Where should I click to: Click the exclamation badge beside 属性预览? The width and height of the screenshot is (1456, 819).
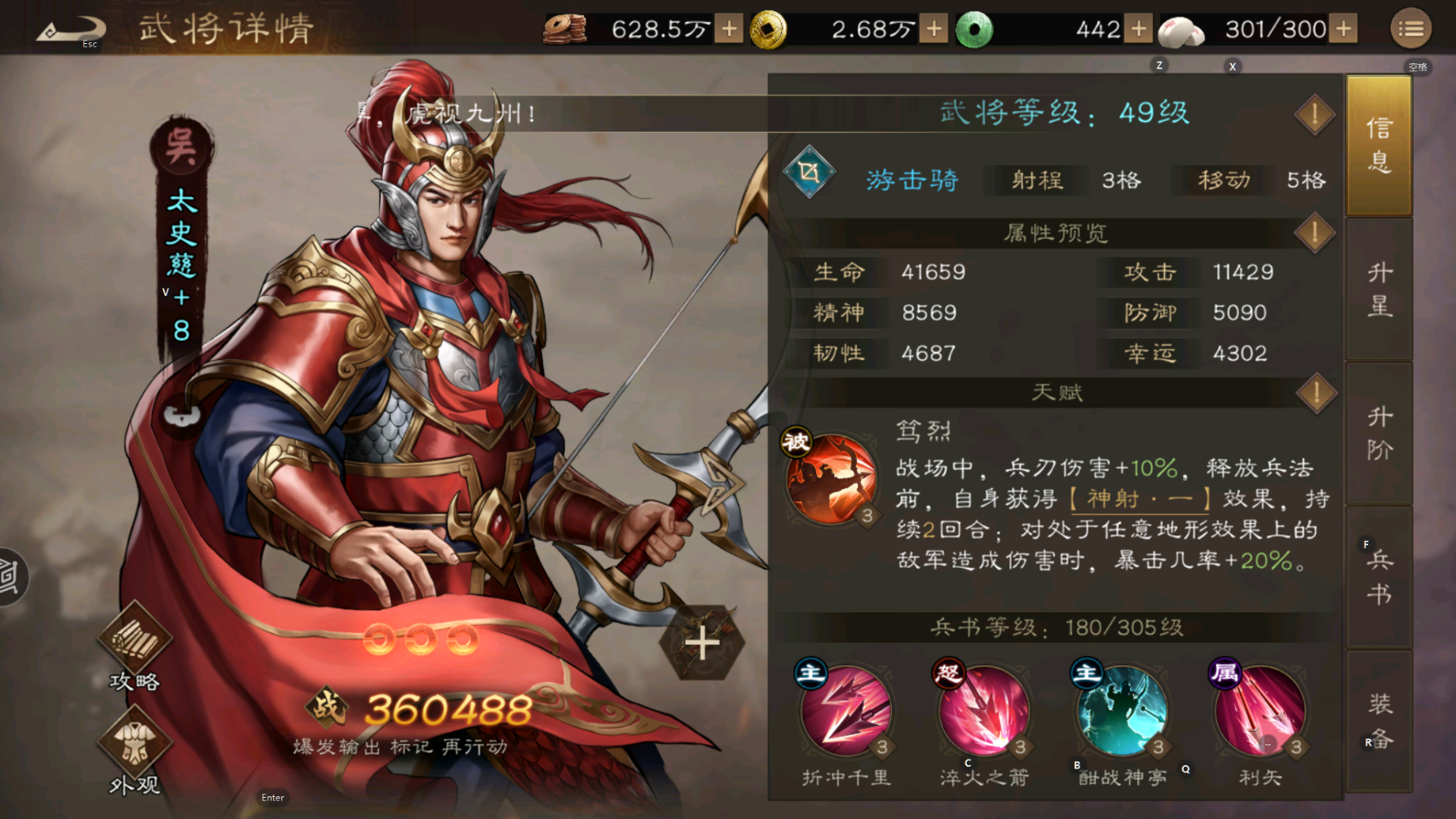[x=1313, y=232]
